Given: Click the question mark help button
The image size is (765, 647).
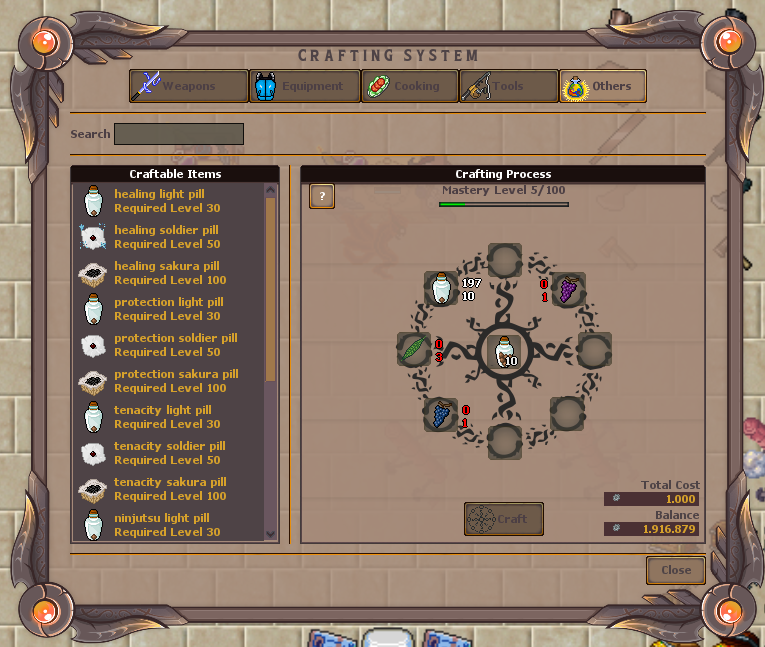Looking at the screenshot, I should tap(322, 196).
